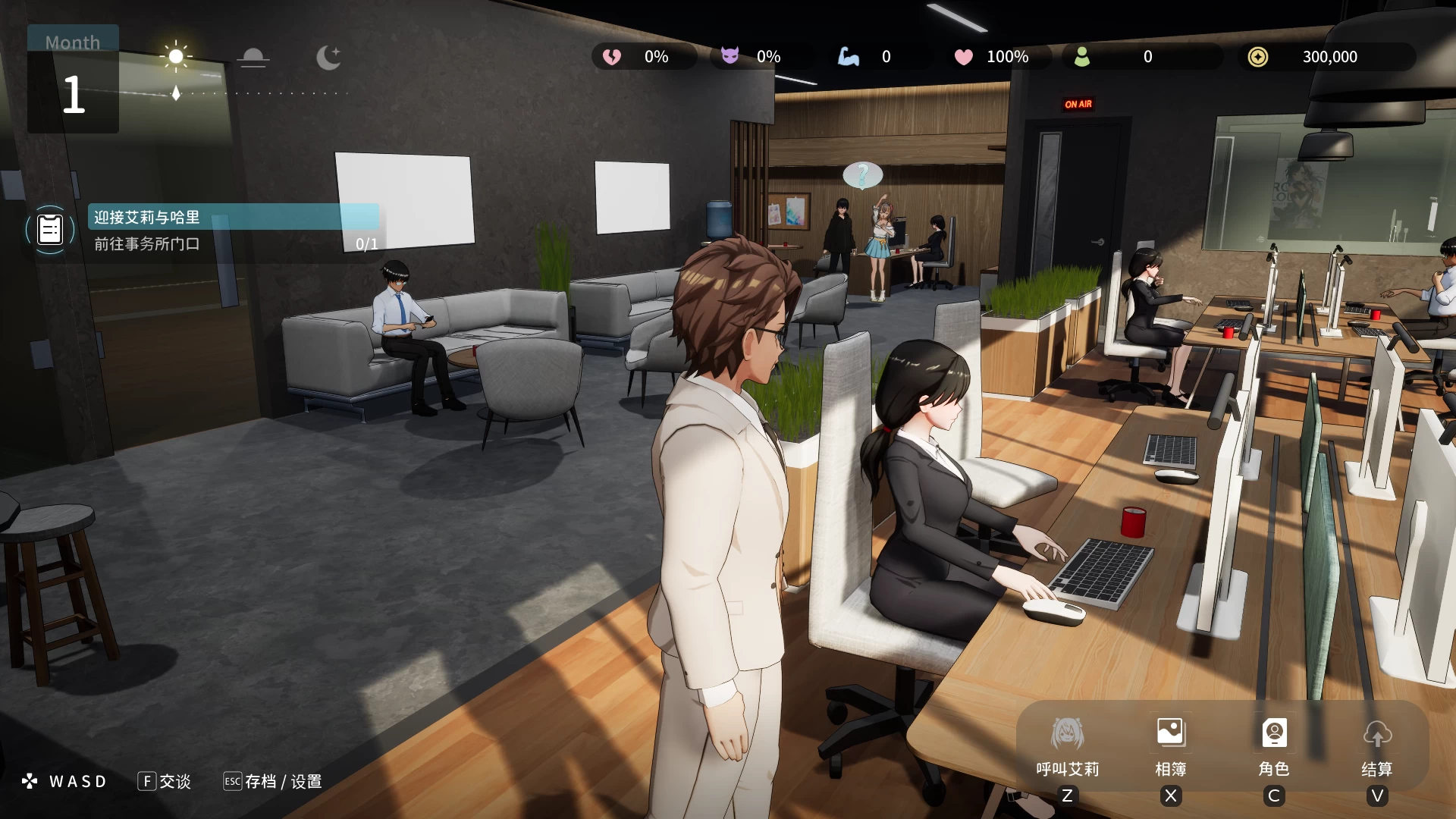Expand the Month 1 calendar panel
The width and height of the screenshot is (1456, 819).
[72, 78]
